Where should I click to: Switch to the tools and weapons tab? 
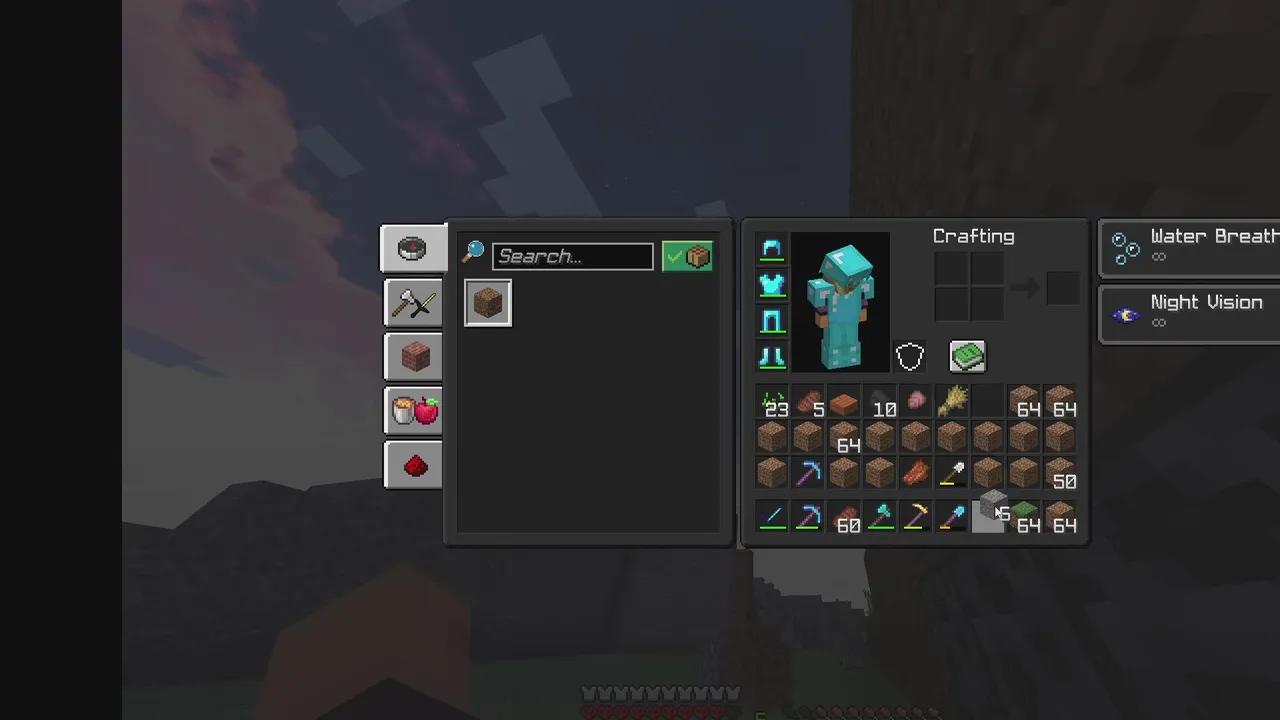[x=413, y=303]
